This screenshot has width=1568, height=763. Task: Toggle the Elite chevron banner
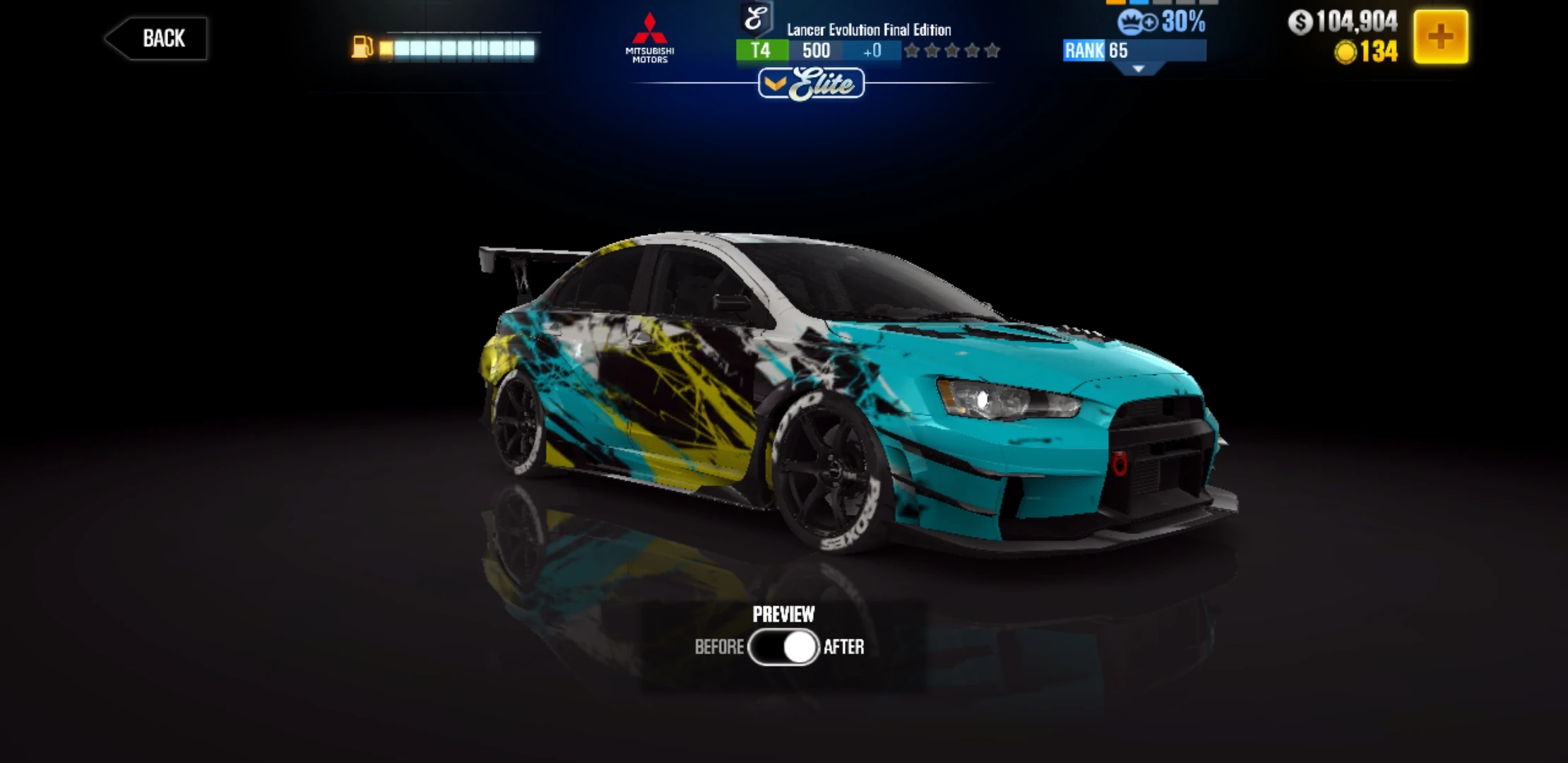(811, 83)
